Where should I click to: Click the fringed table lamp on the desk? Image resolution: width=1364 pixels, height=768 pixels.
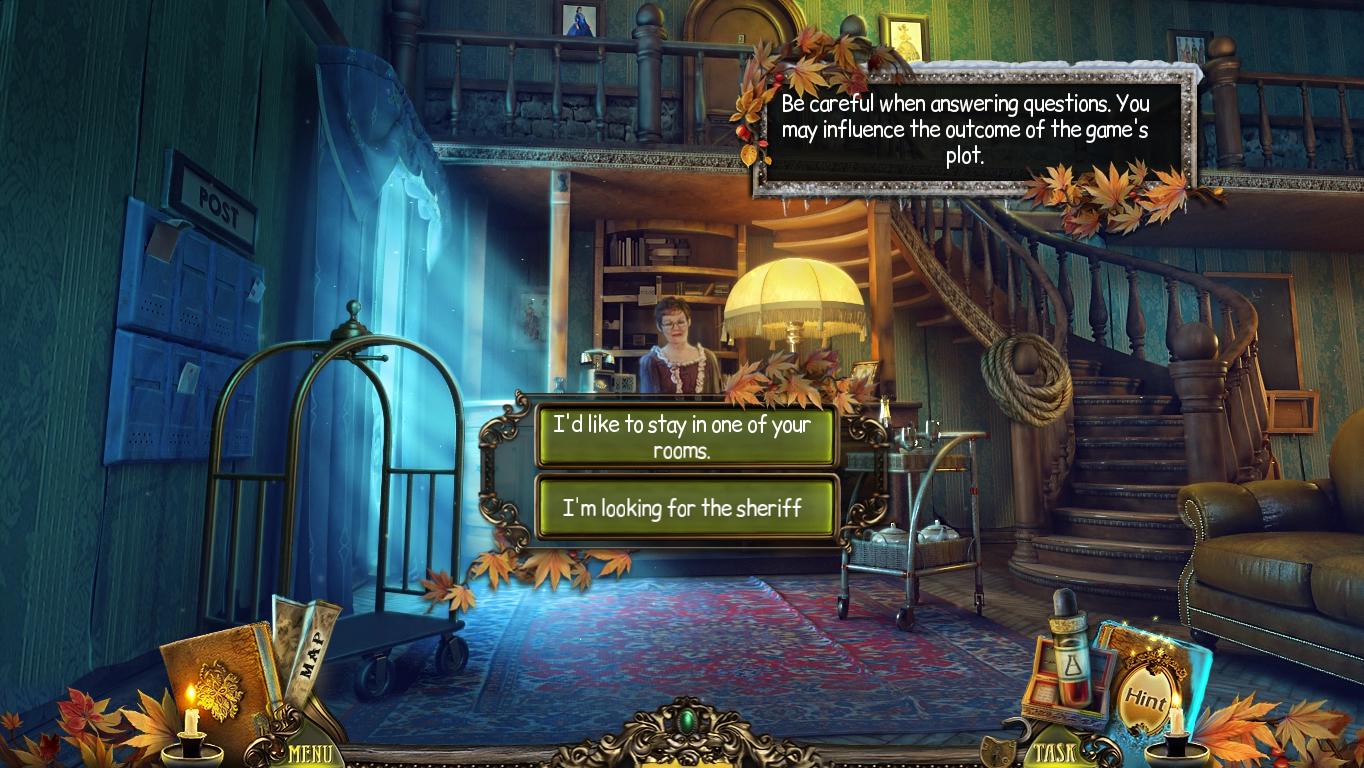(x=793, y=300)
